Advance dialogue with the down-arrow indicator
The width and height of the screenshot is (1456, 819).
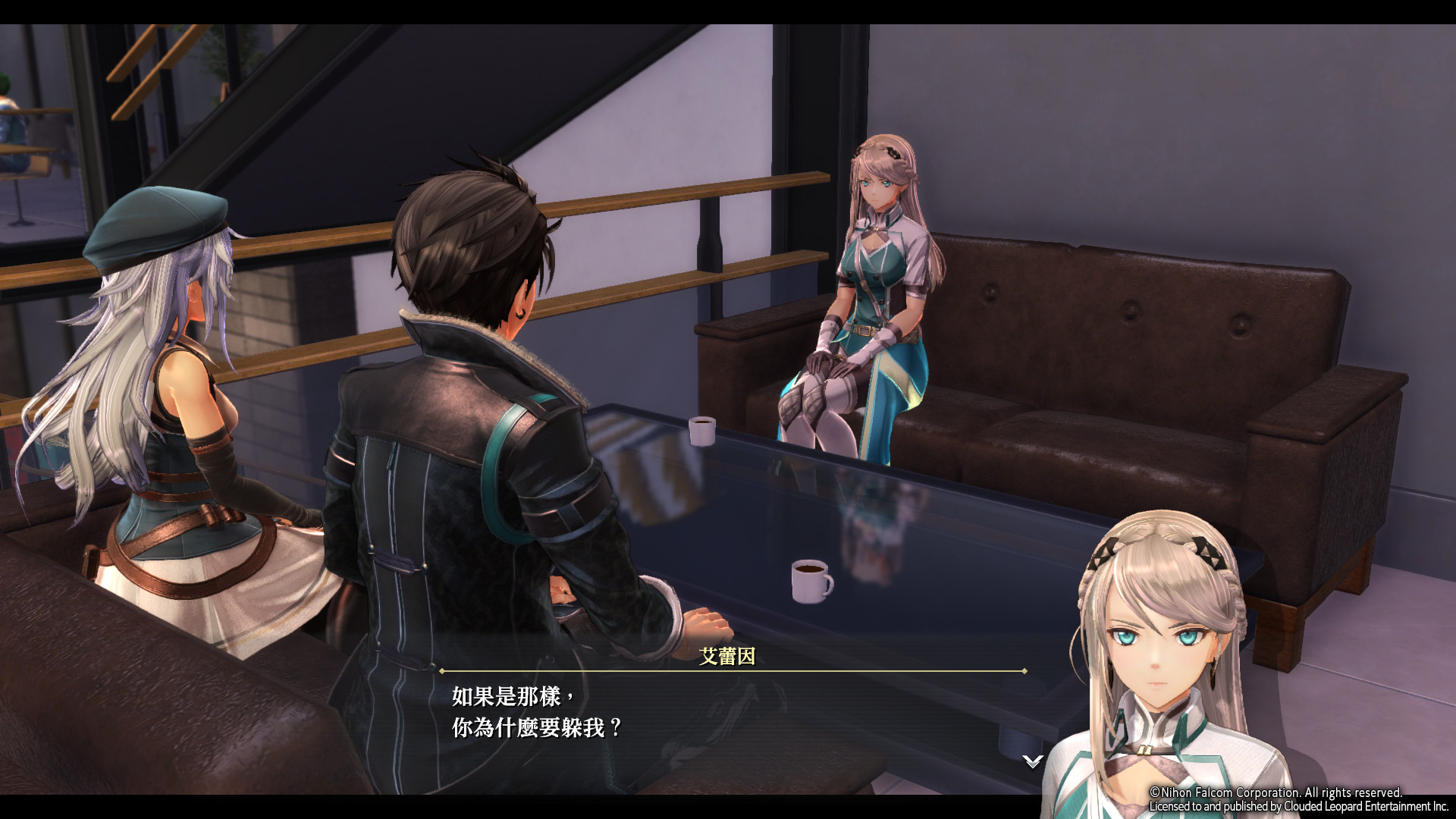click(1032, 761)
